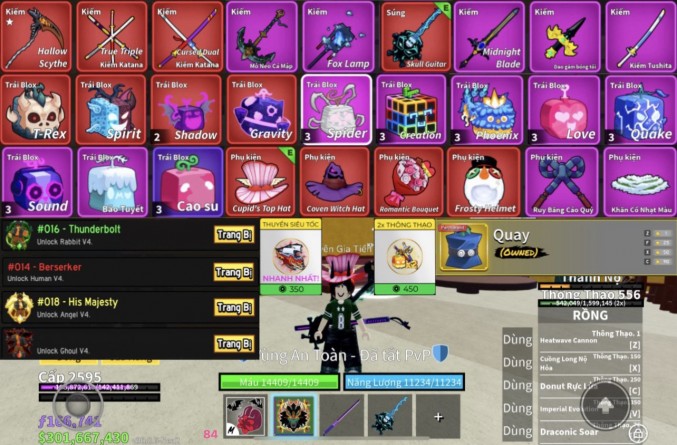677x445 pixels.
Task: Select the Love fruit slot
Action: click(x=564, y=109)
